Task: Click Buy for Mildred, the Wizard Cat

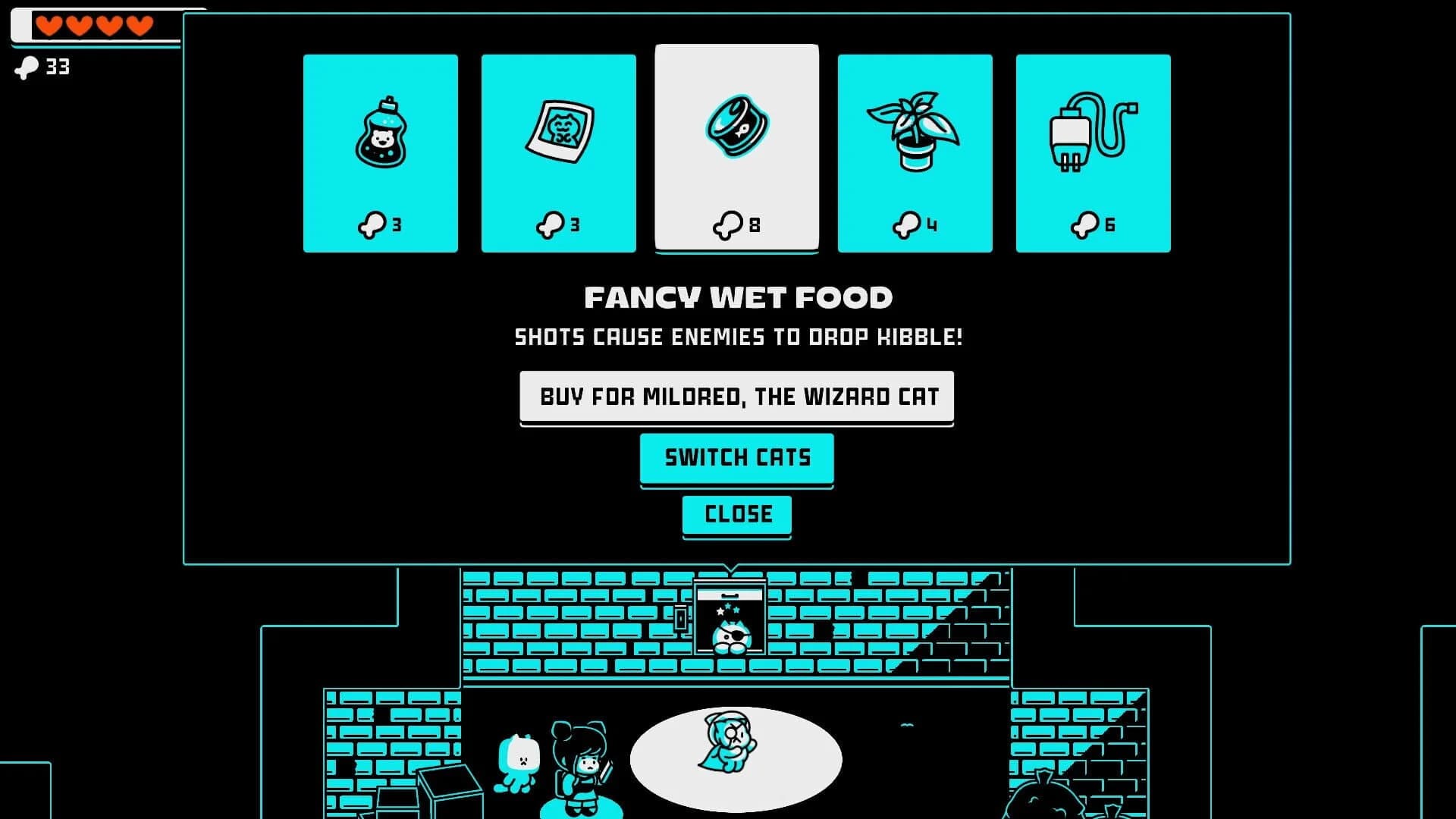Action: (736, 396)
